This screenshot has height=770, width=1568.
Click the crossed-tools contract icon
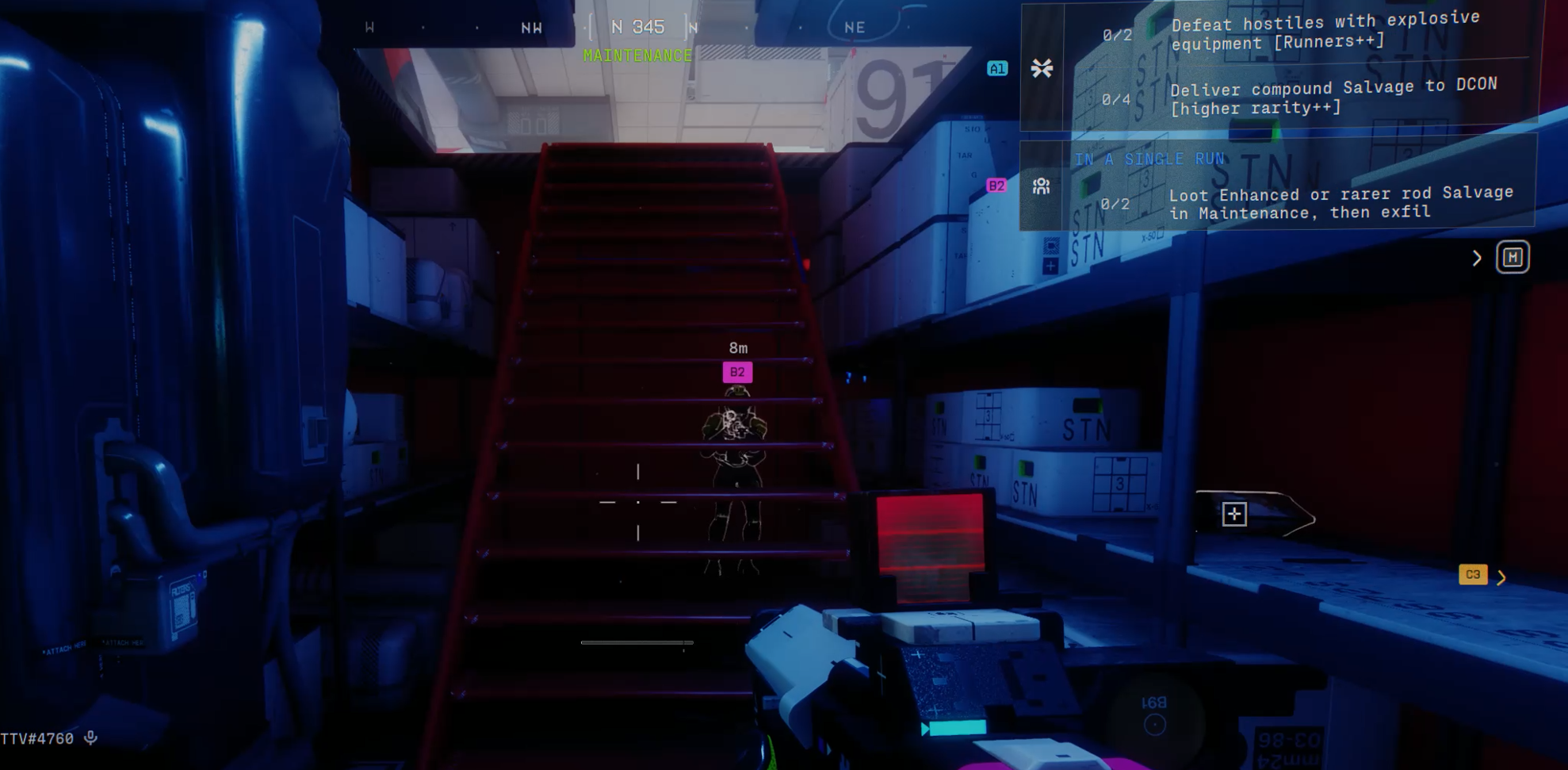(x=1042, y=68)
